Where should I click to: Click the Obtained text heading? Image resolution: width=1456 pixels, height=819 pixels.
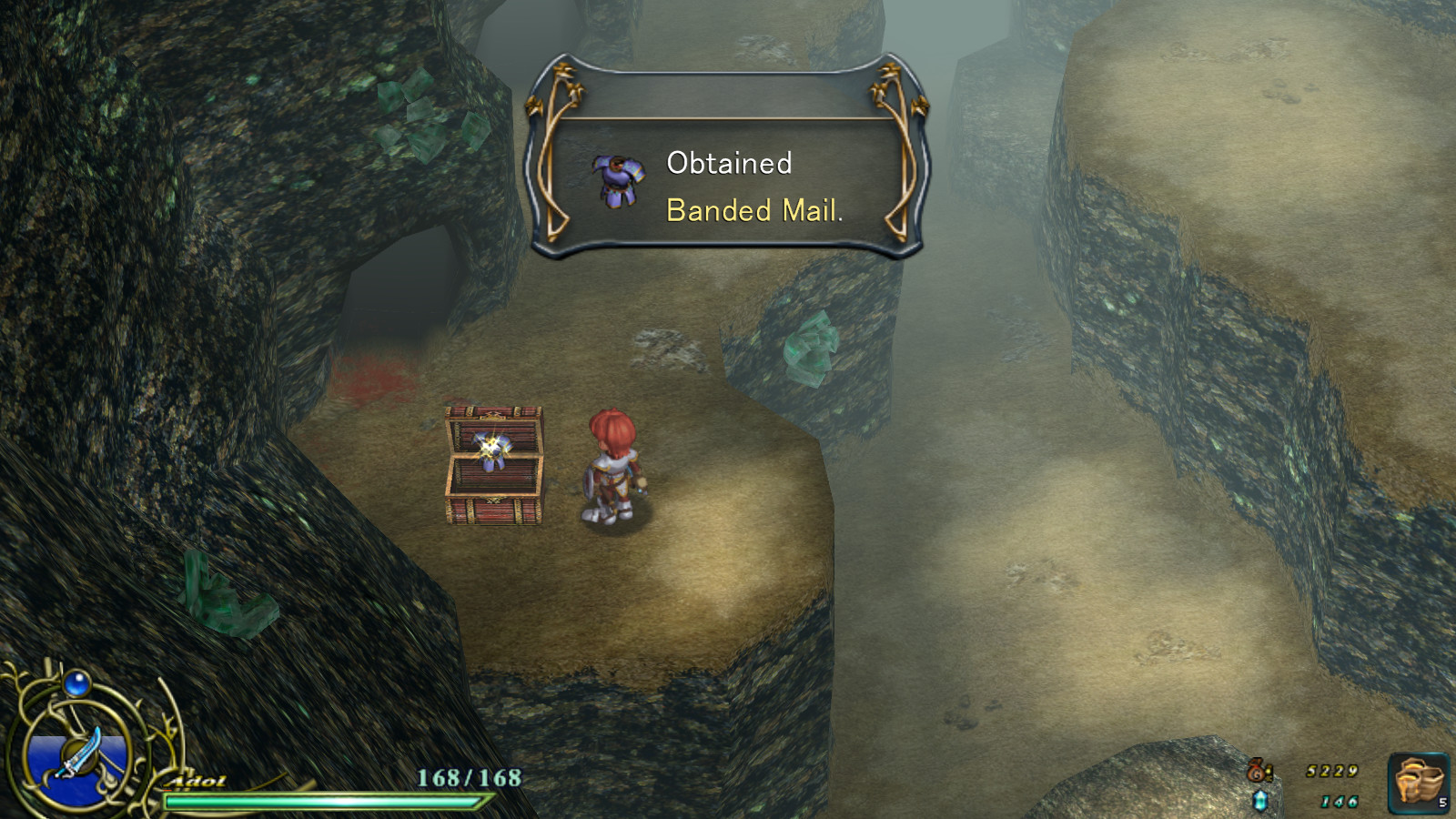pos(730,164)
